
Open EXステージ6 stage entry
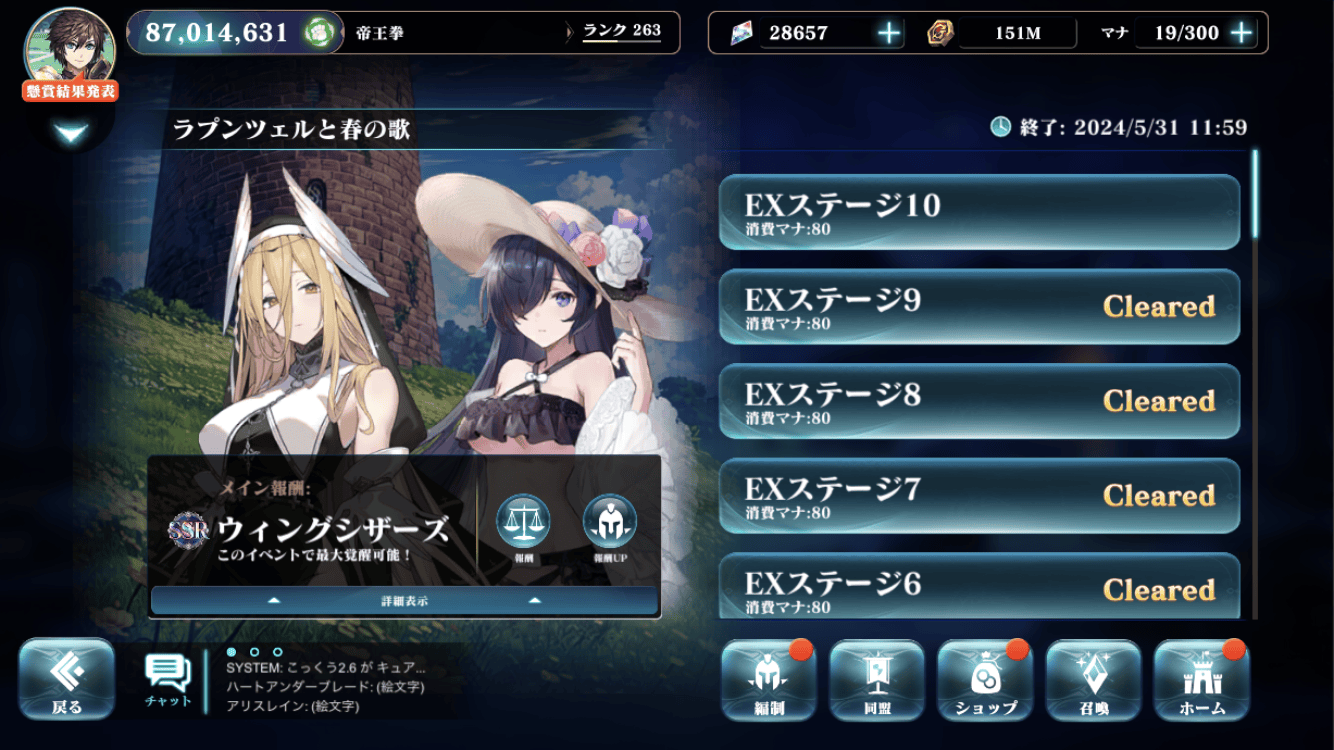[x=979, y=587]
